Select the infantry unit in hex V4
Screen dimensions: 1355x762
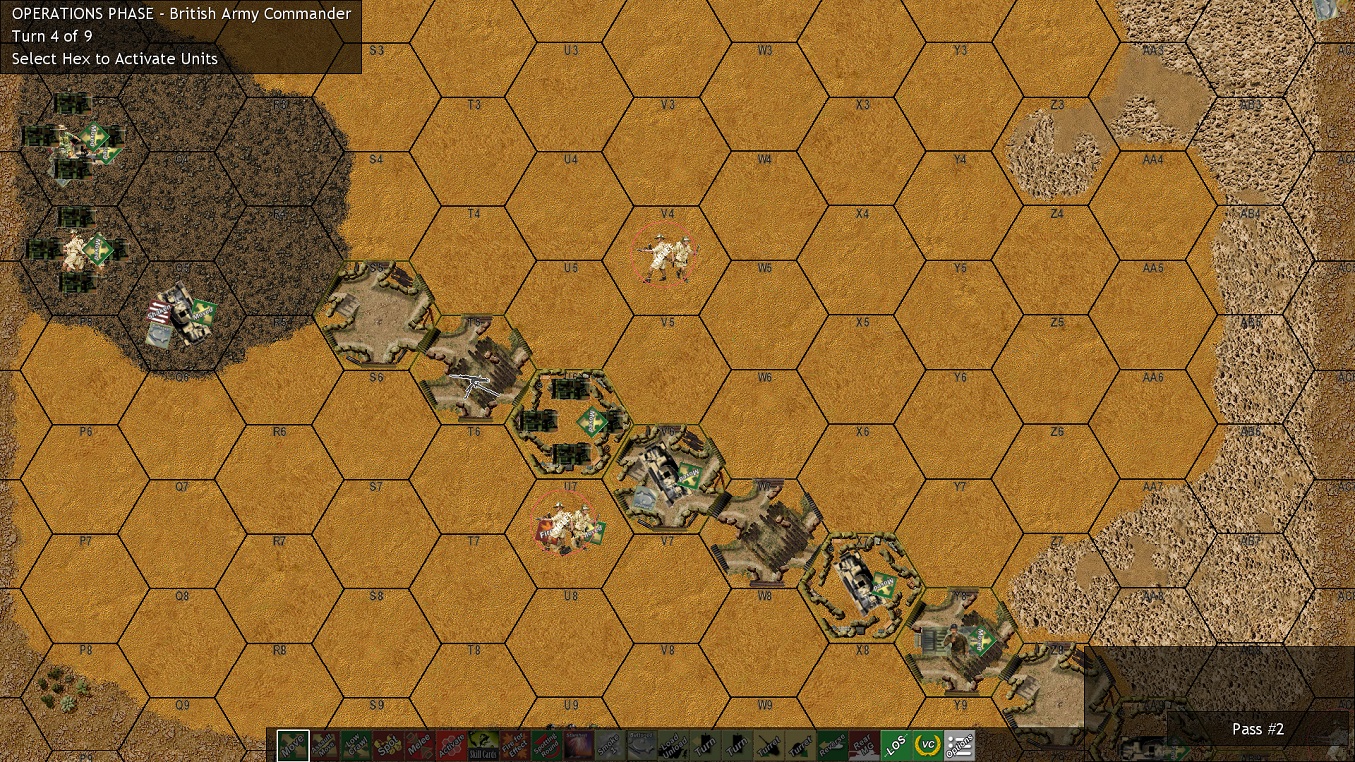pyautogui.click(x=665, y=255)
